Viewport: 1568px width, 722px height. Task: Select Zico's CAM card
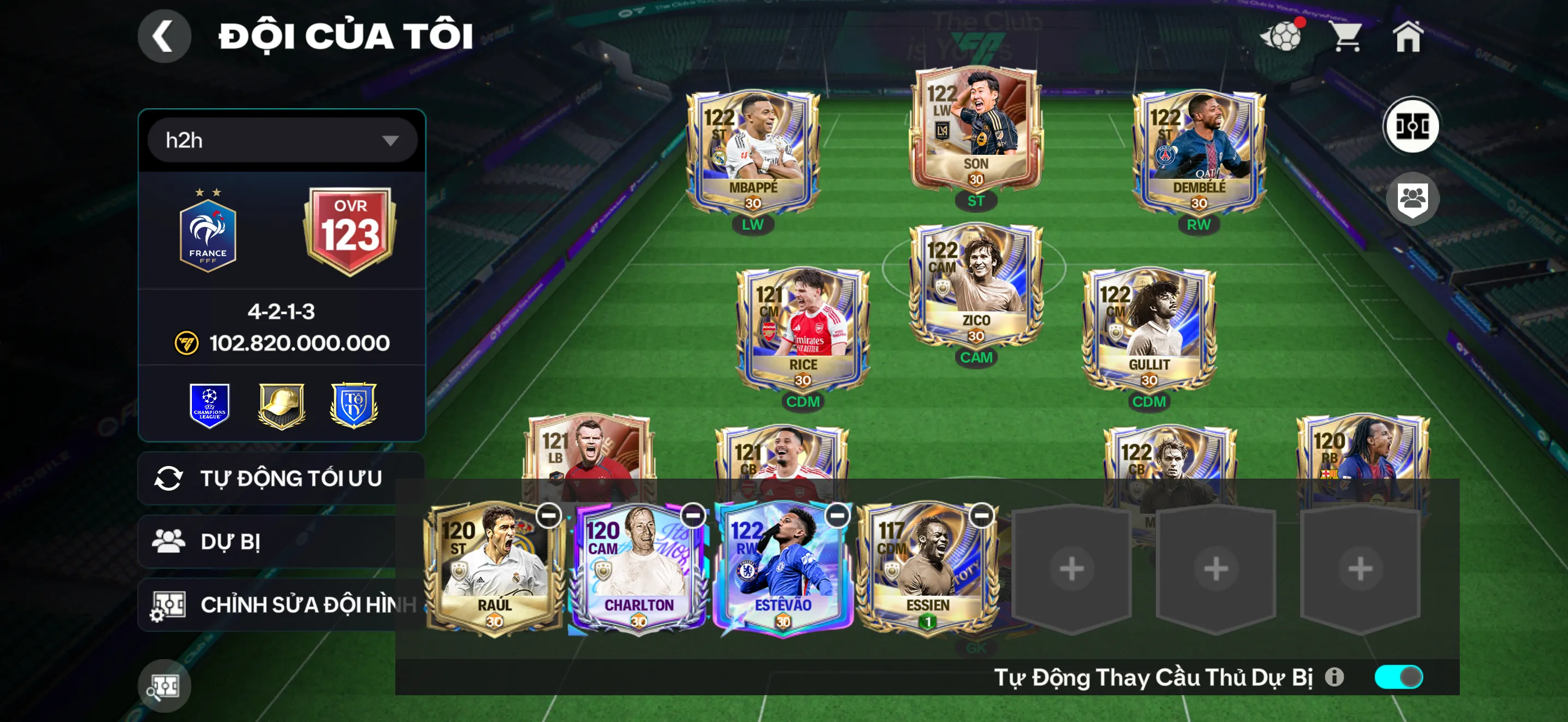coord(975,285)
